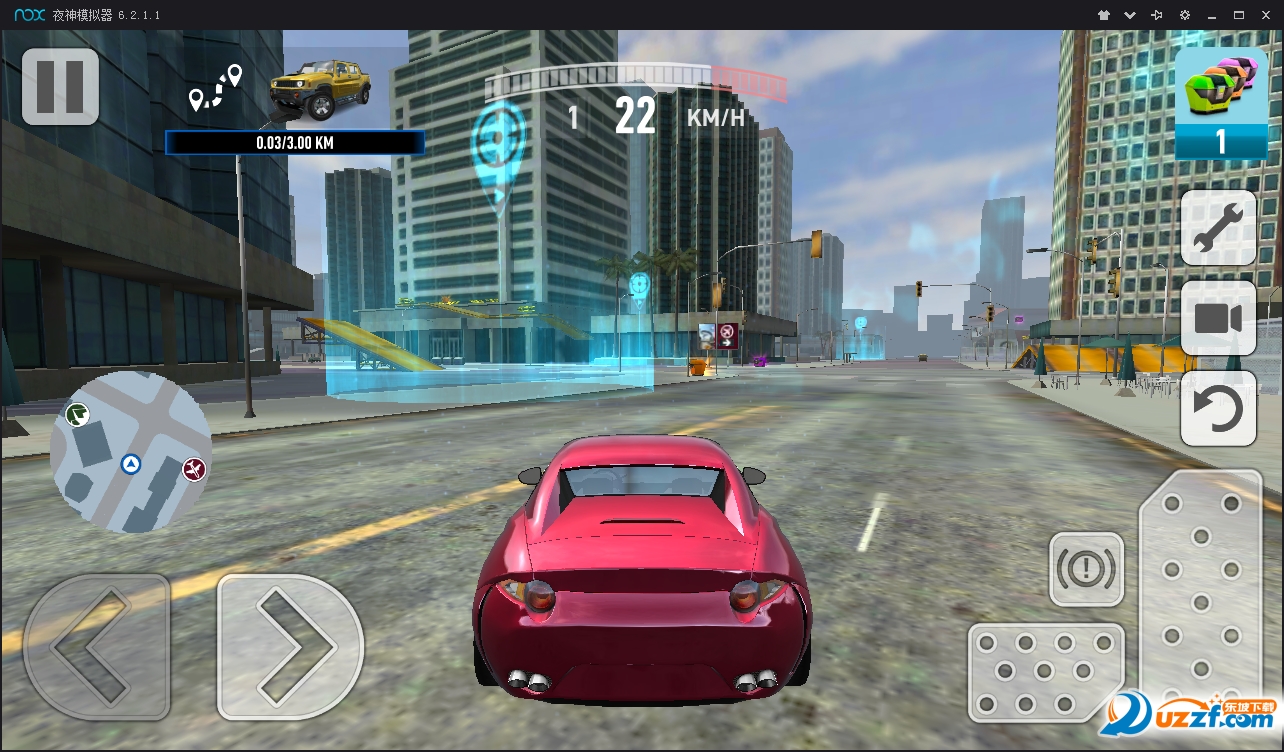Reset the car using the respawn arrow icon

(1218, 407)
